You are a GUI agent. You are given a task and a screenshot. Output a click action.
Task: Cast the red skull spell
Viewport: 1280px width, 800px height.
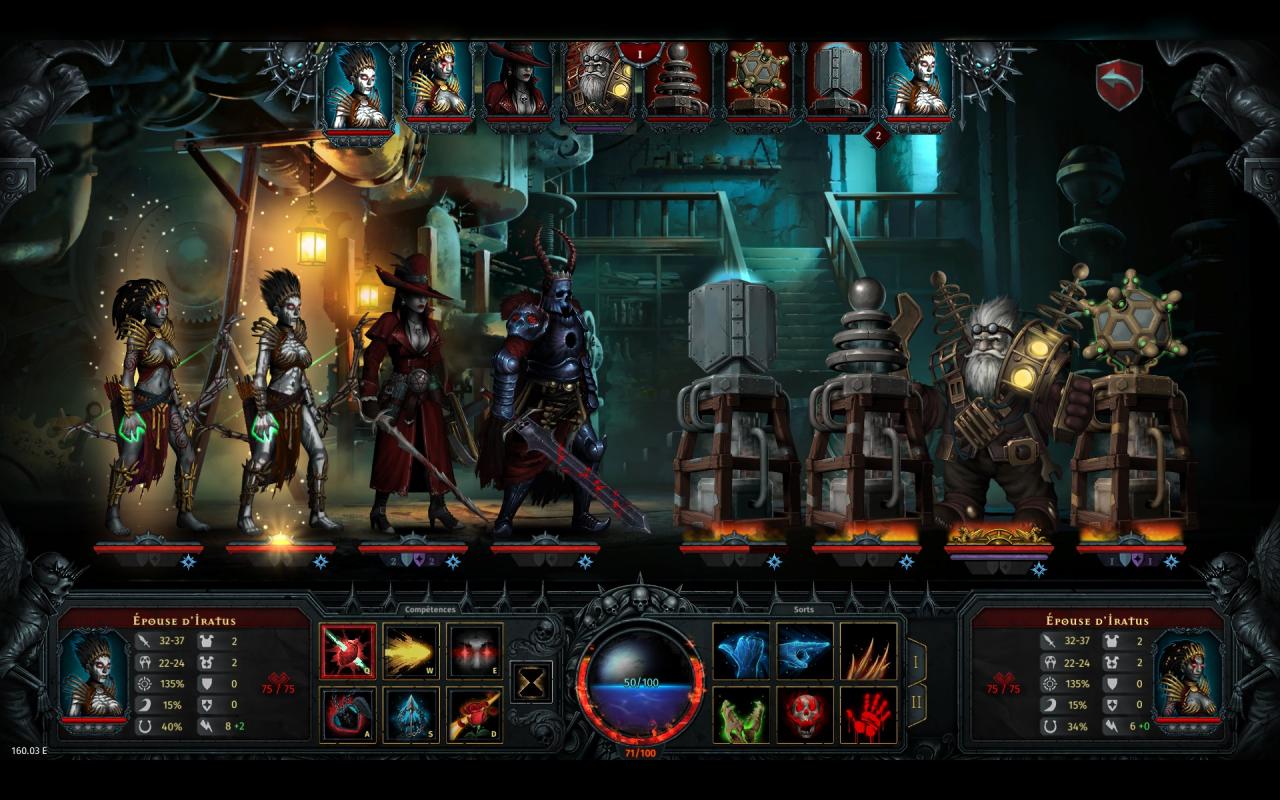(x=805, y=715)
